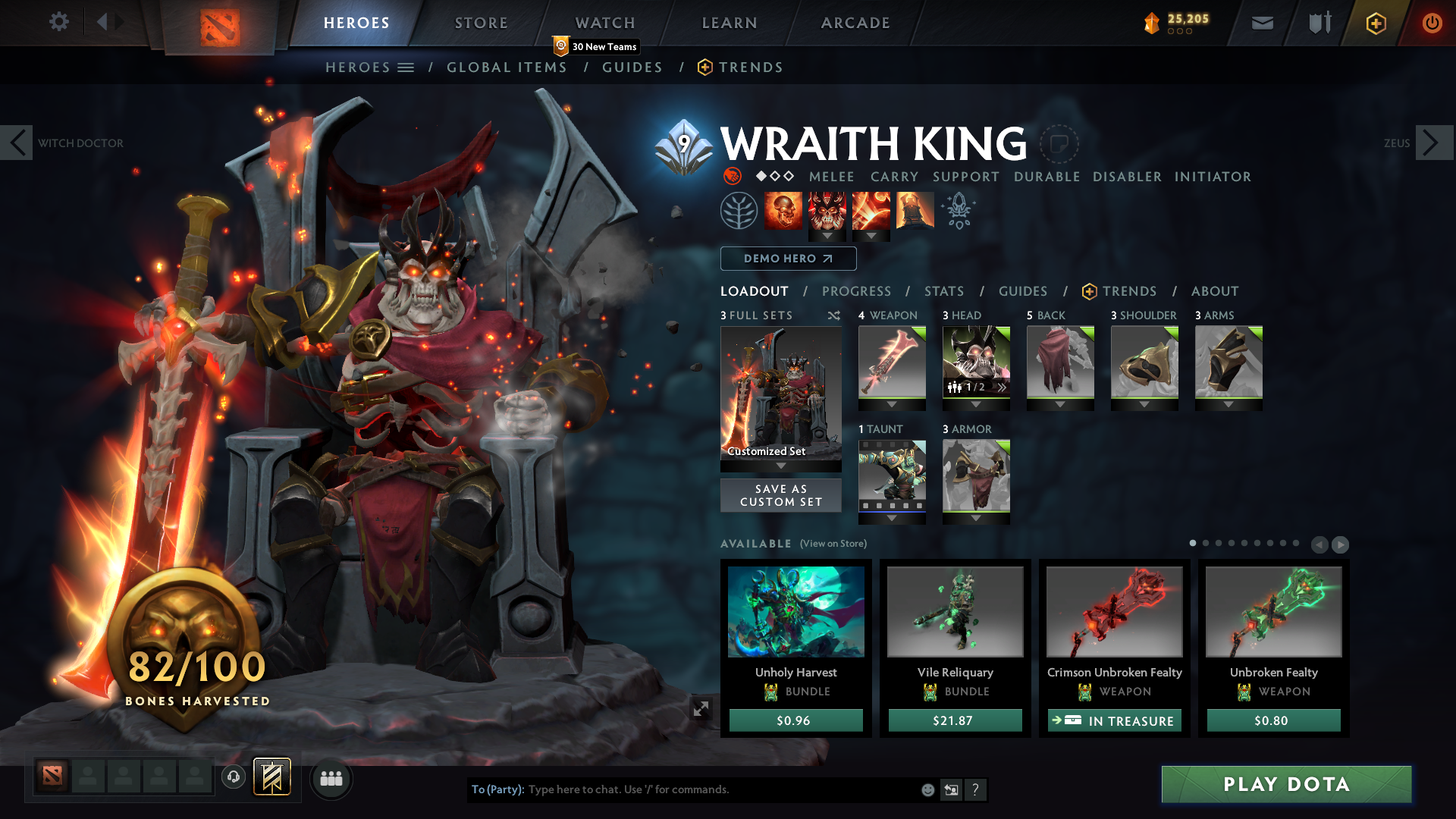Open the WATCH menu
This screenshot has height=819, width=1456.
[x=604, y=23]
